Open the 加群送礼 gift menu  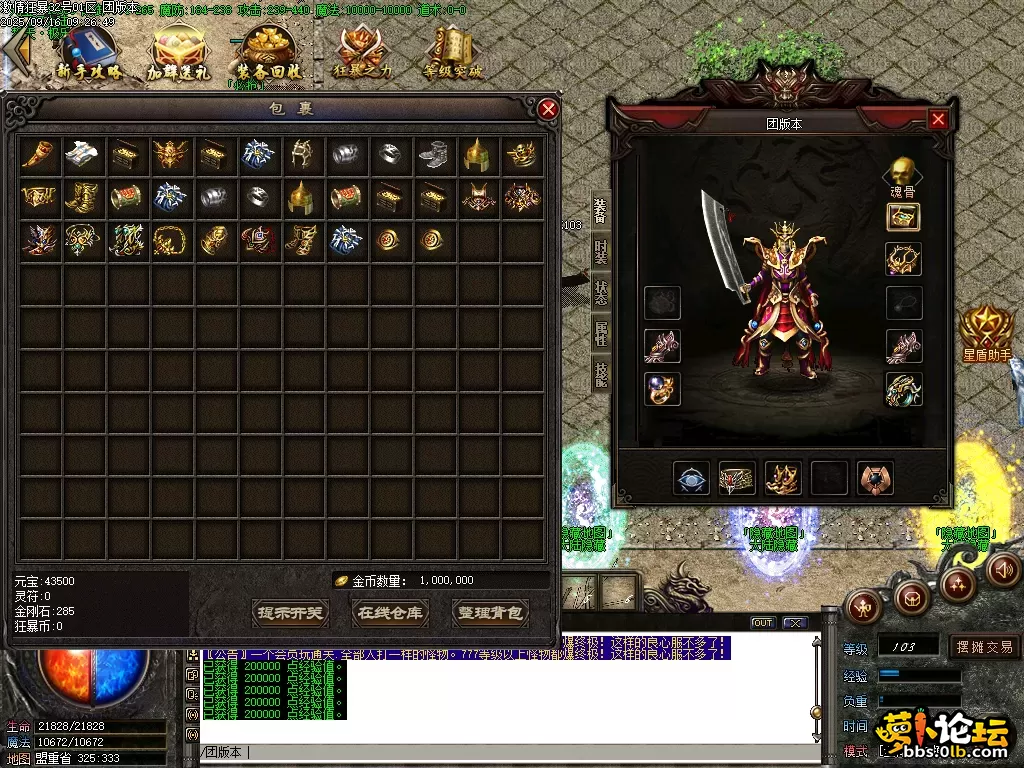(x=179, y=55)
